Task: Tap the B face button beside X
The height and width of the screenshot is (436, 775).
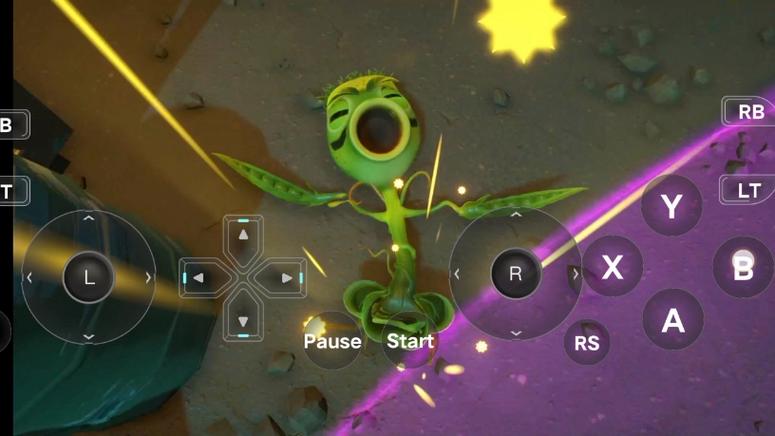Action: pos(743,267)
